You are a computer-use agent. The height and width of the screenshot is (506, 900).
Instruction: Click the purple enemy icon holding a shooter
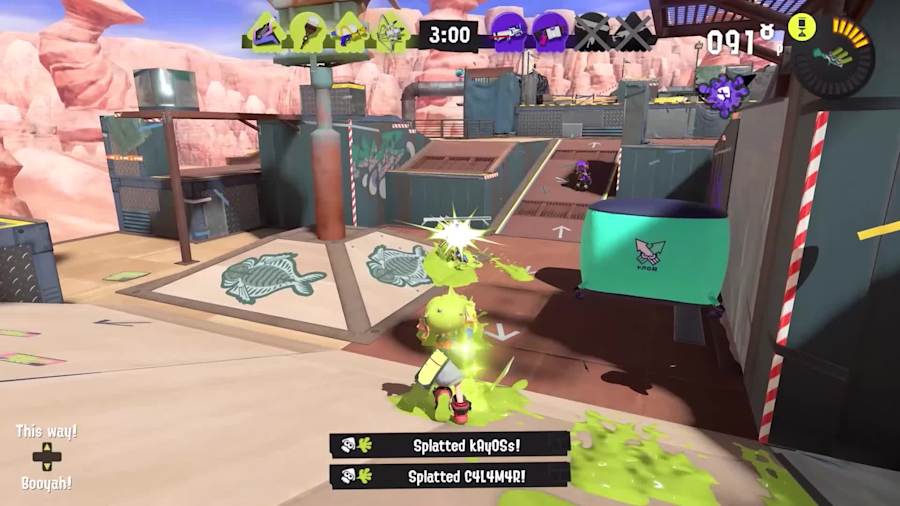(510, 33)
